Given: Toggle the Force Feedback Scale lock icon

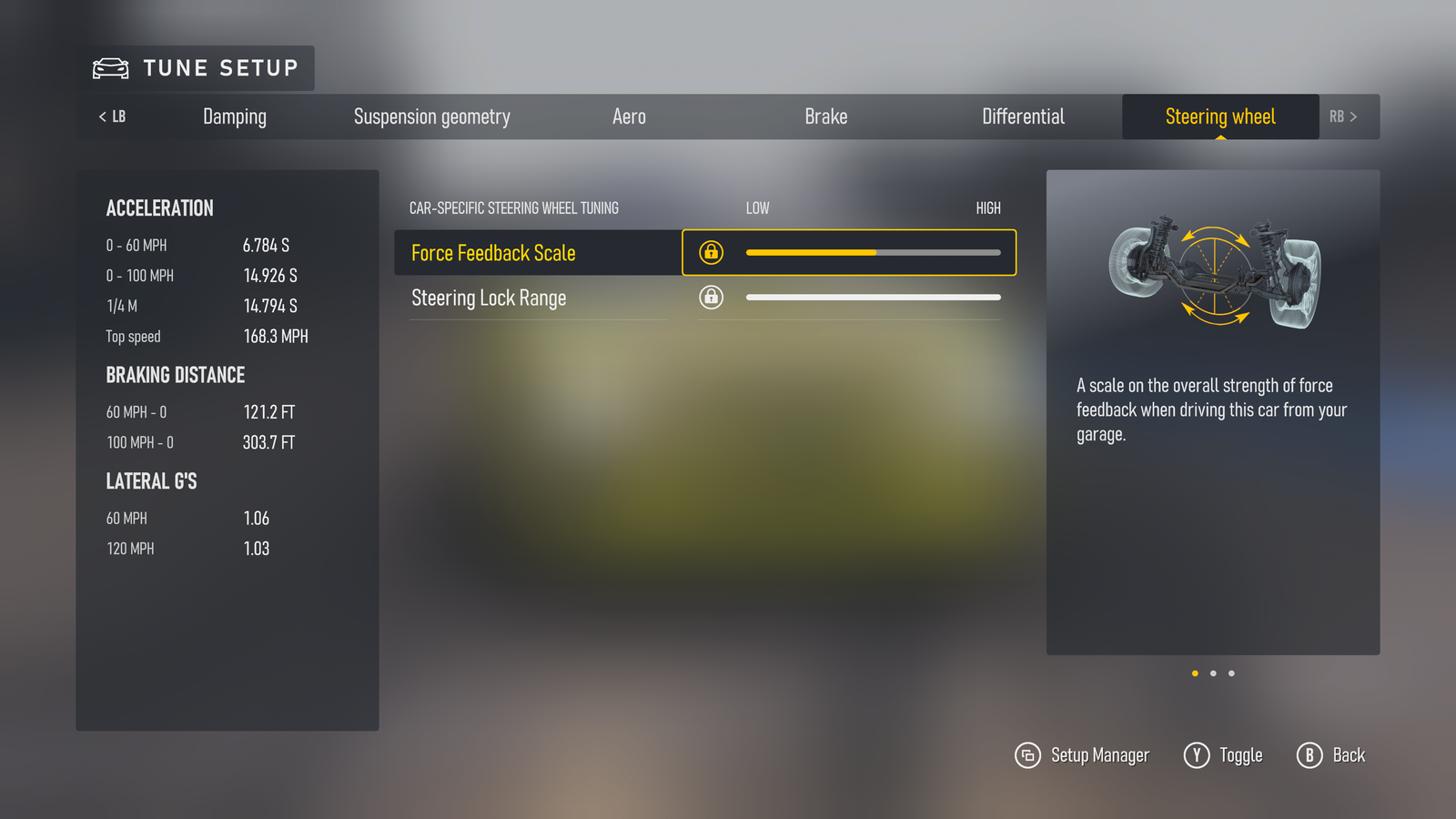Looking at the screenshot, I should tap(711, 252).
